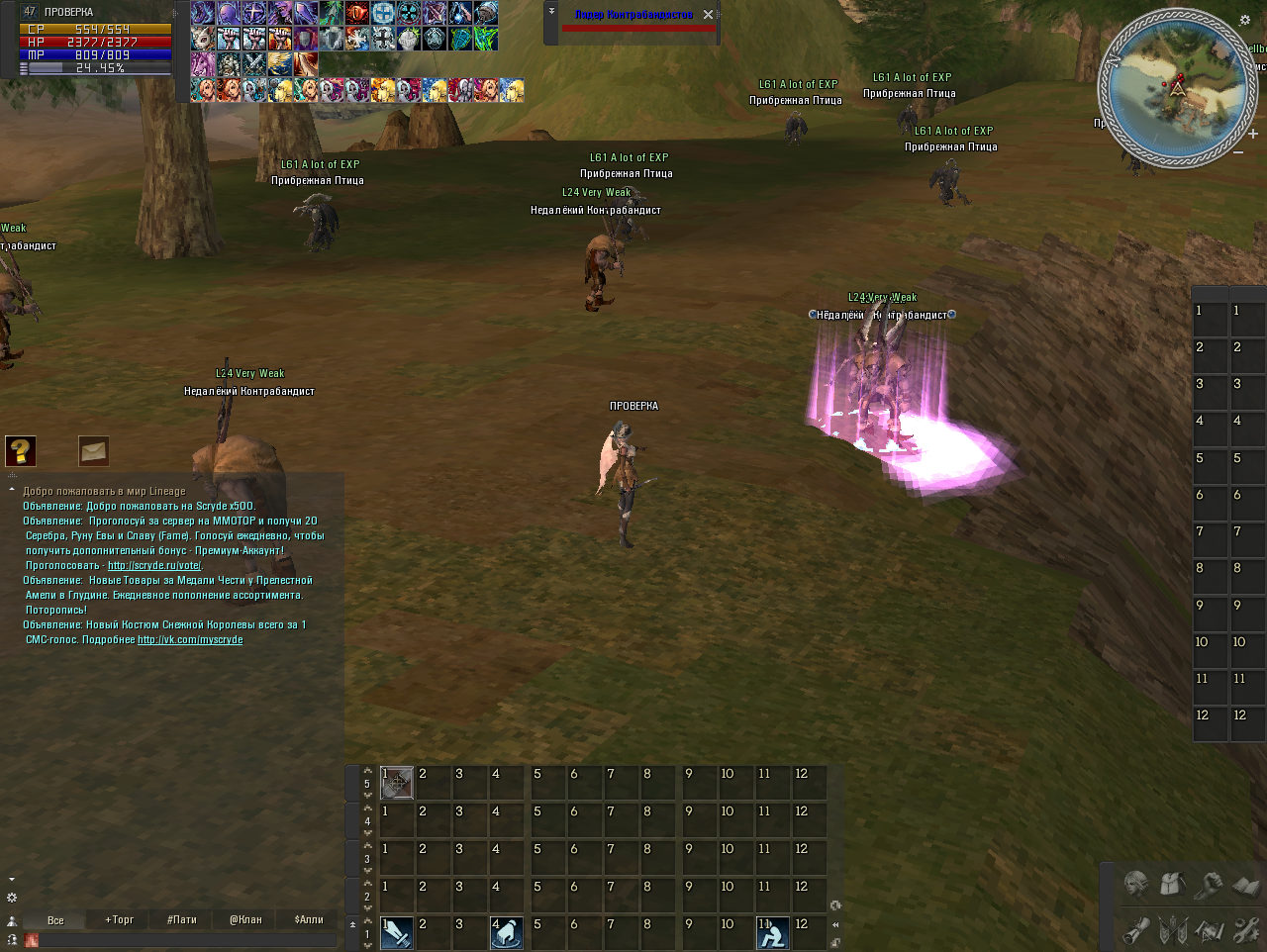This screenshot has width=1267, height=952.
Task: Open the mail envelope icon
Action: point(94,451)
